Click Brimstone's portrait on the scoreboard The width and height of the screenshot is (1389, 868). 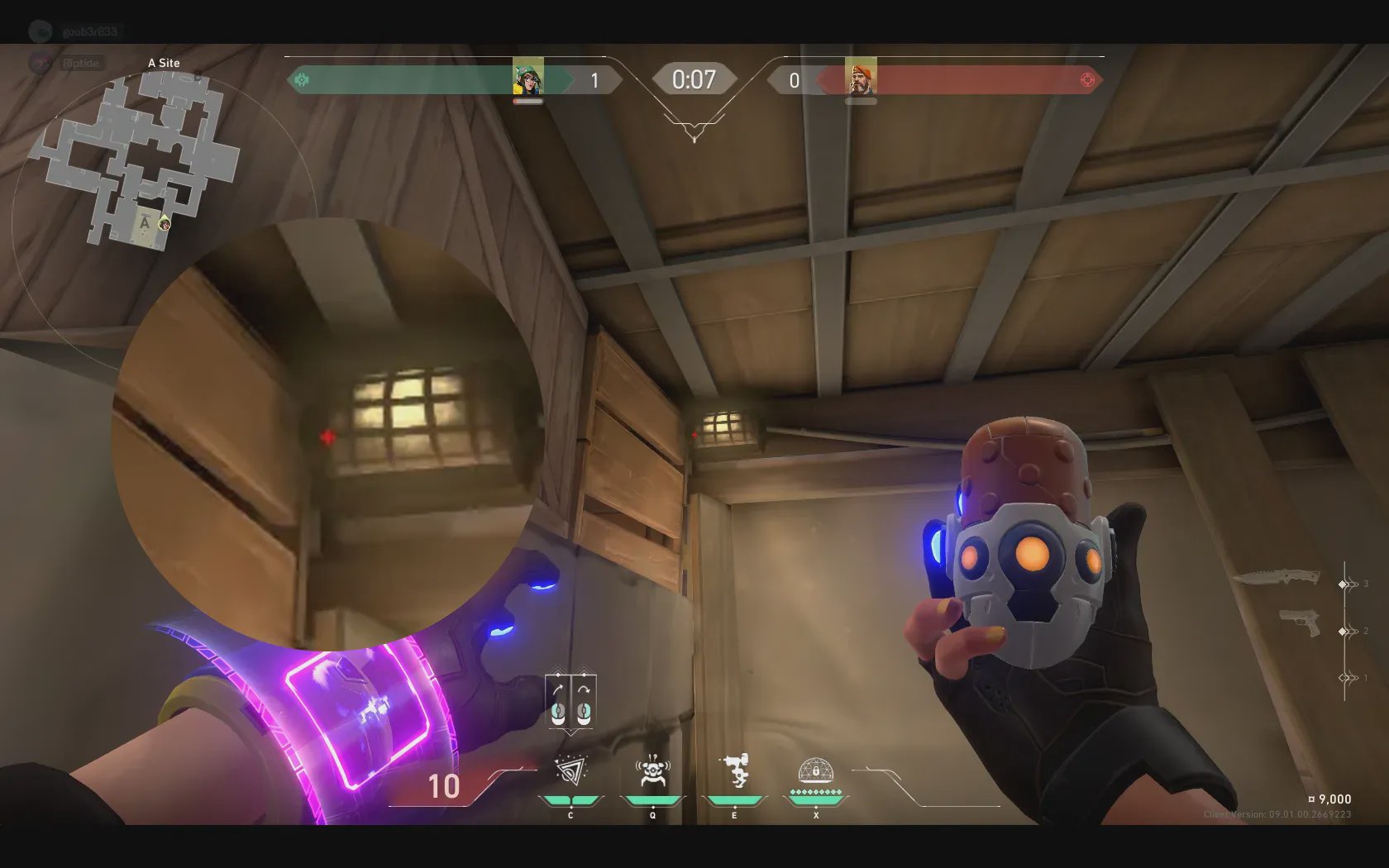point(861,79)
